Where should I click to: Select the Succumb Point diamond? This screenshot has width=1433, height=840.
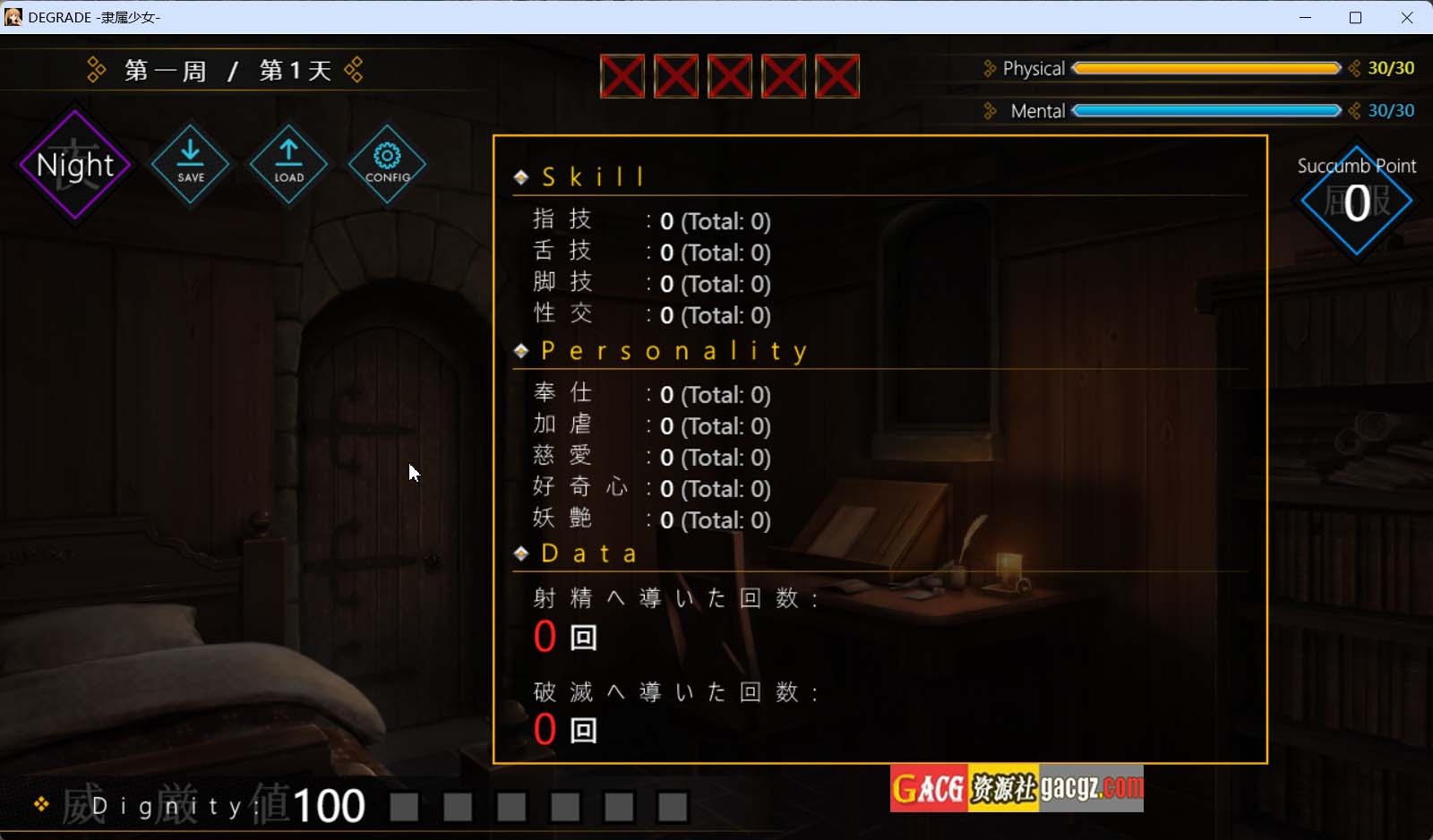(1356, 201)
